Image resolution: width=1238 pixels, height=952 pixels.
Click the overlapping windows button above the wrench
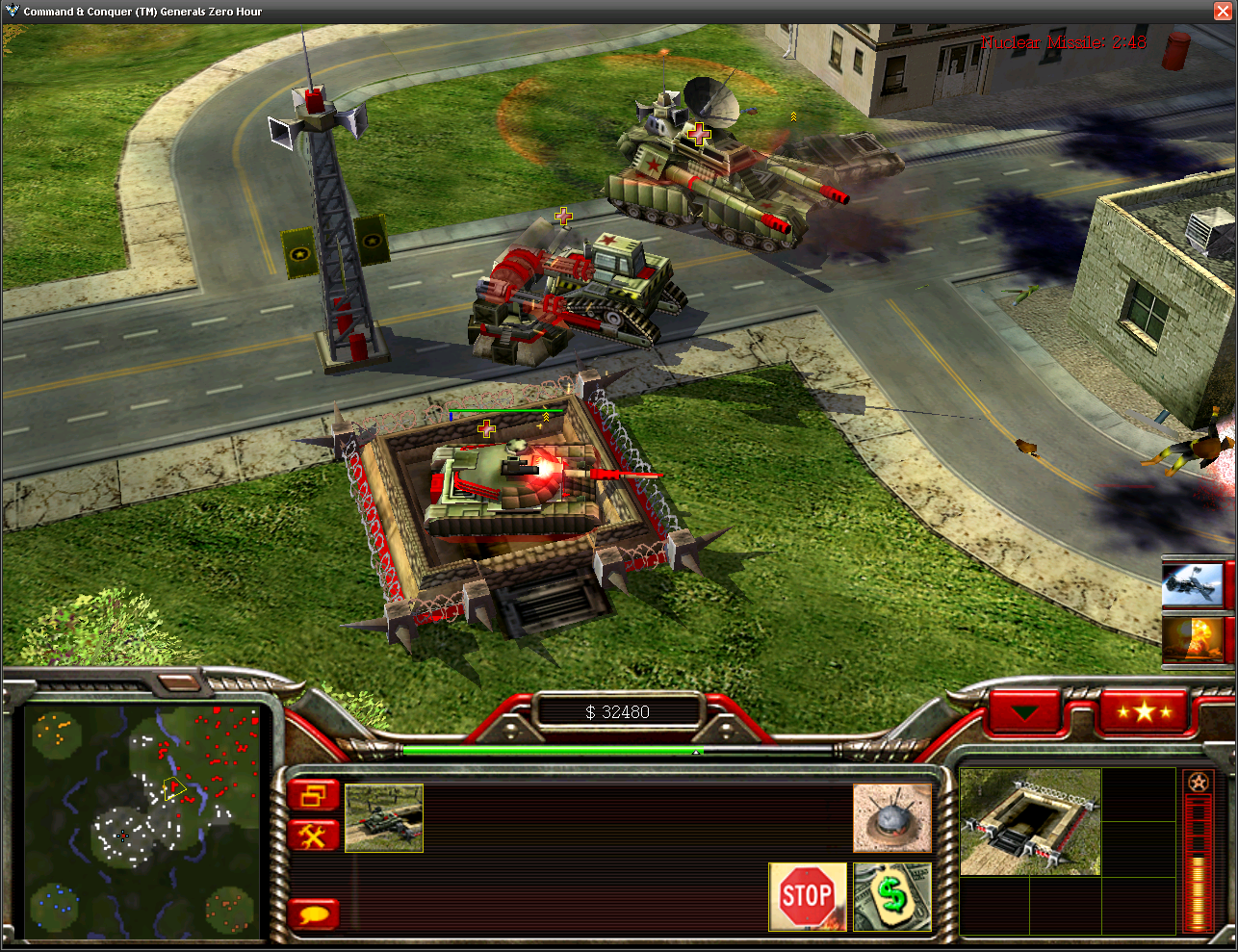(314, 796)
